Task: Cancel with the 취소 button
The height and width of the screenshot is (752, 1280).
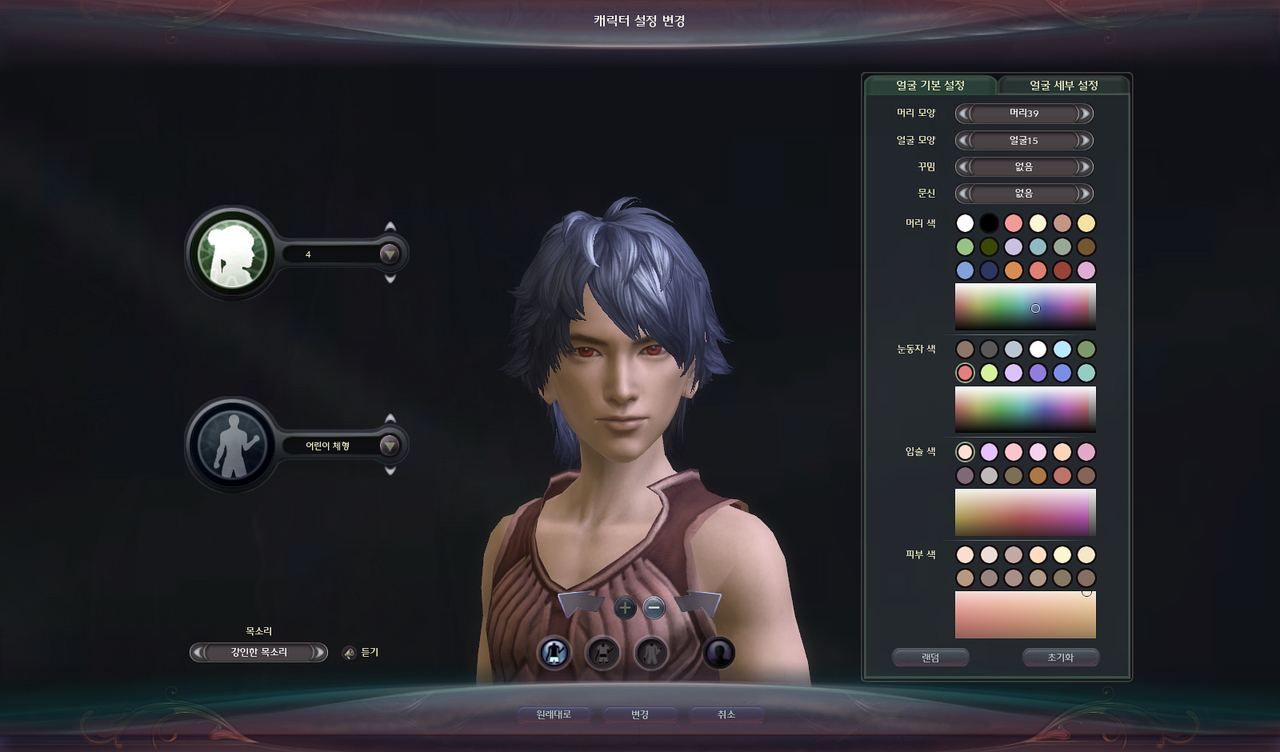Action: 726,715
